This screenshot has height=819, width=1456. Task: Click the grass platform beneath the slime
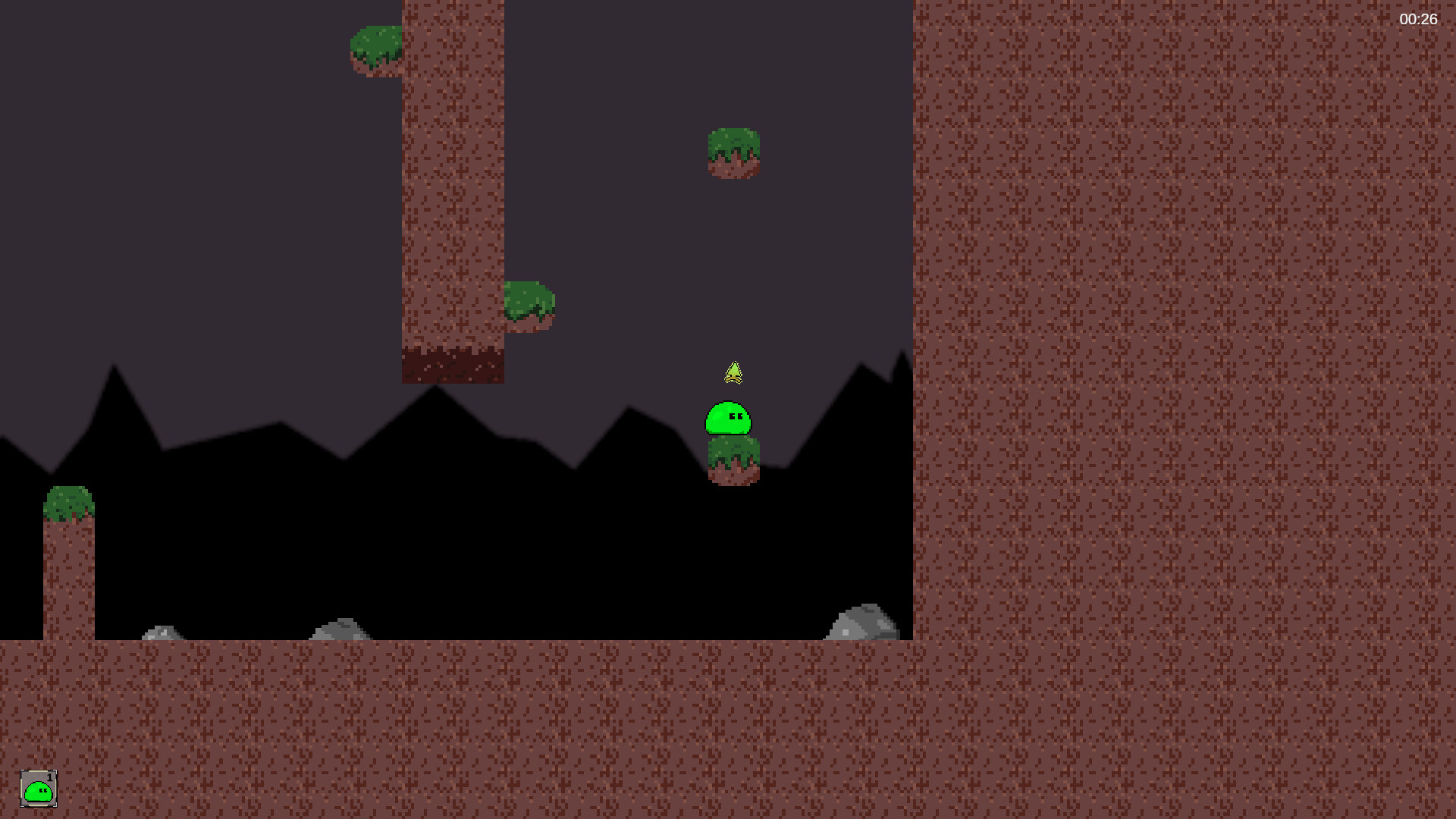click(x=733, y=459)
